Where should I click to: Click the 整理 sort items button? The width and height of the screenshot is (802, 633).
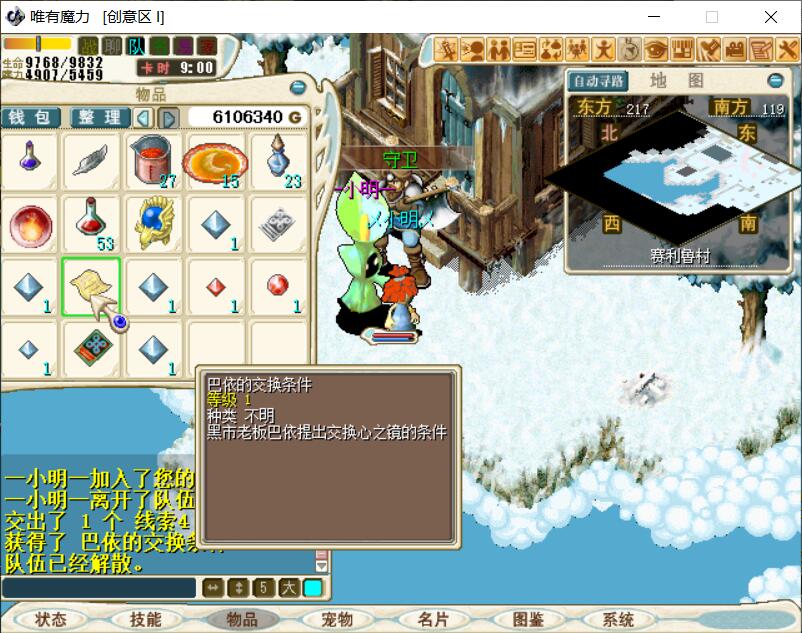[x=99, y=118]
